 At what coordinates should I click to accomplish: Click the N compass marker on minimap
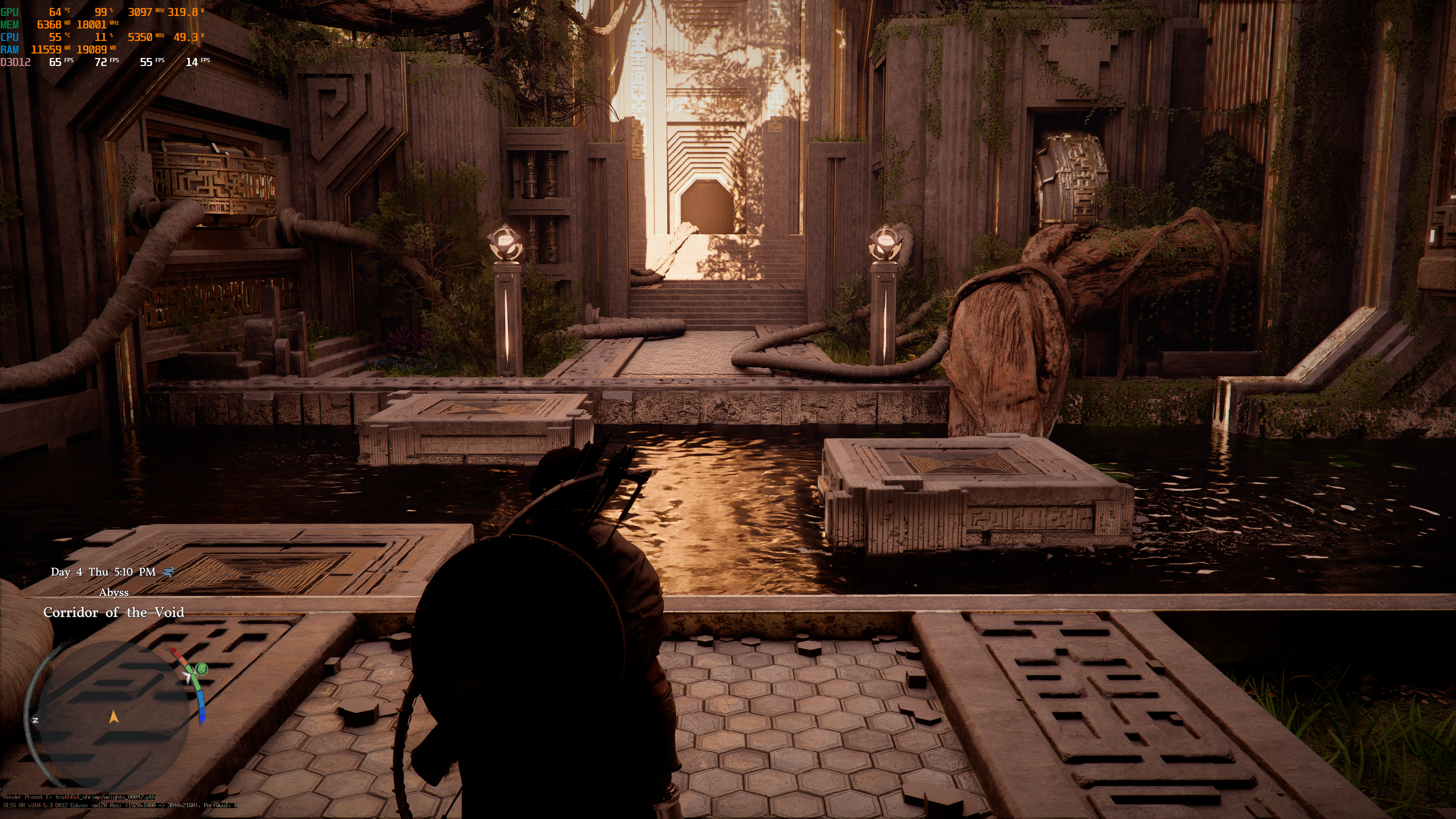[x=35, y=720]
